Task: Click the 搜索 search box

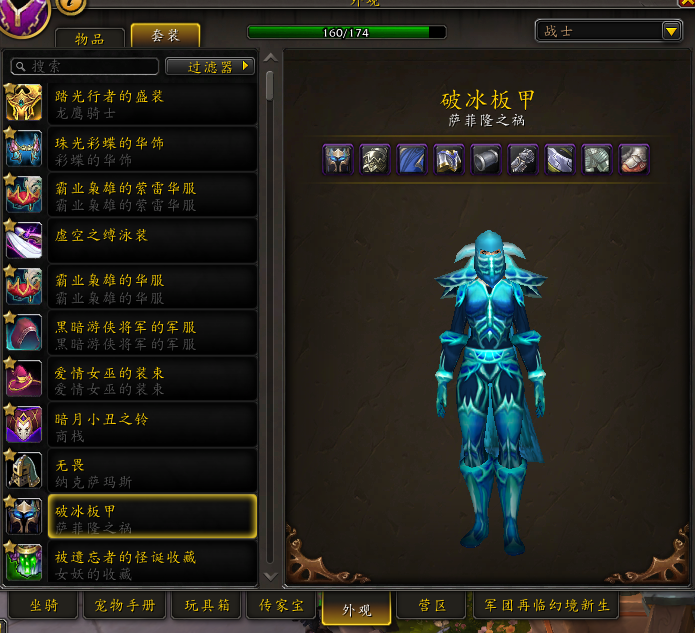Action: [x=85, y=67]
